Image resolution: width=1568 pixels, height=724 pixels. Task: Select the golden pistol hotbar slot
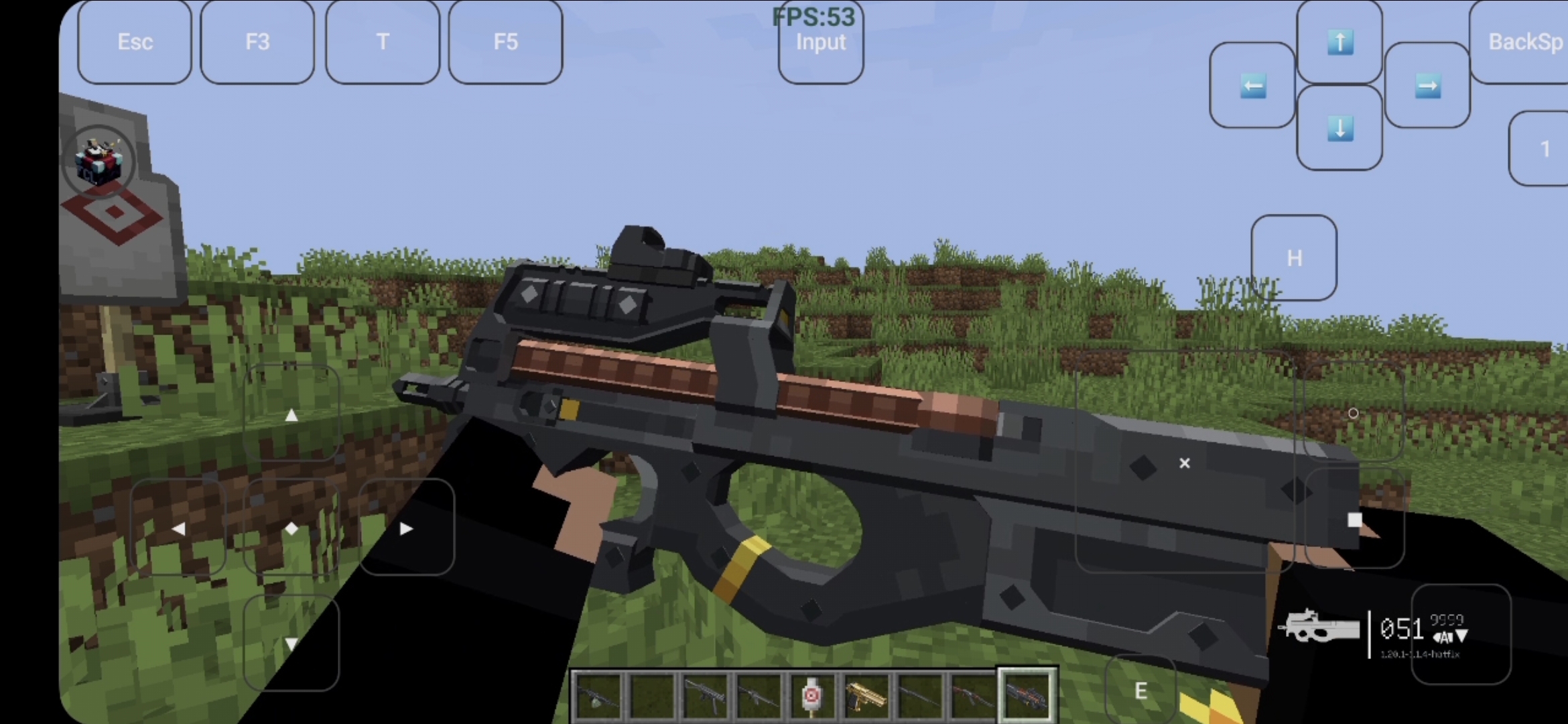pos(865,697)
